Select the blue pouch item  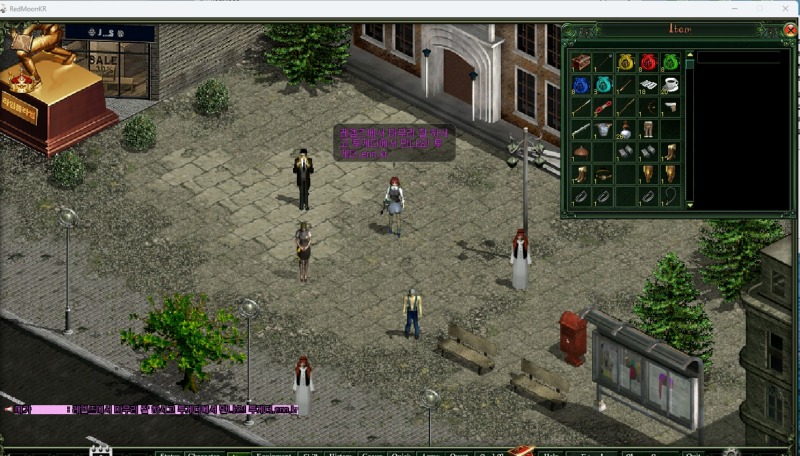point(580,85)
